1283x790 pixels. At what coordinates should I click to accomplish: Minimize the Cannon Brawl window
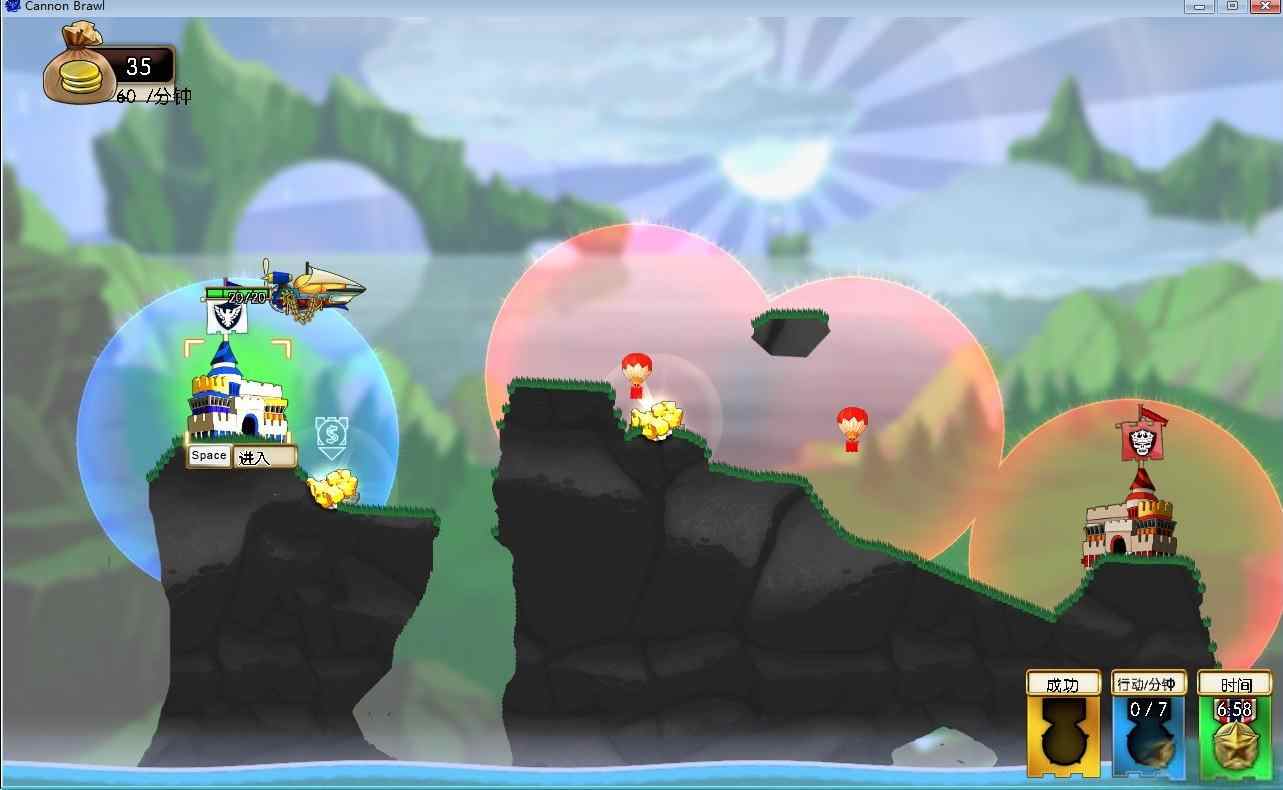point(1200,6)
